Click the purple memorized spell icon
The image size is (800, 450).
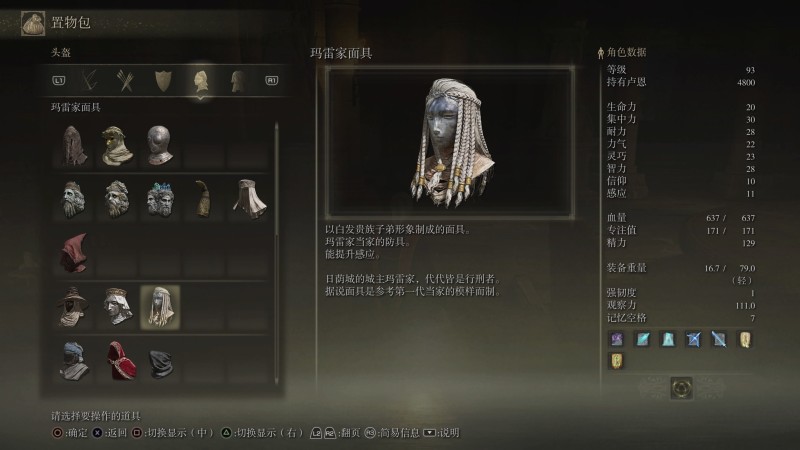[x=617, y=339]
